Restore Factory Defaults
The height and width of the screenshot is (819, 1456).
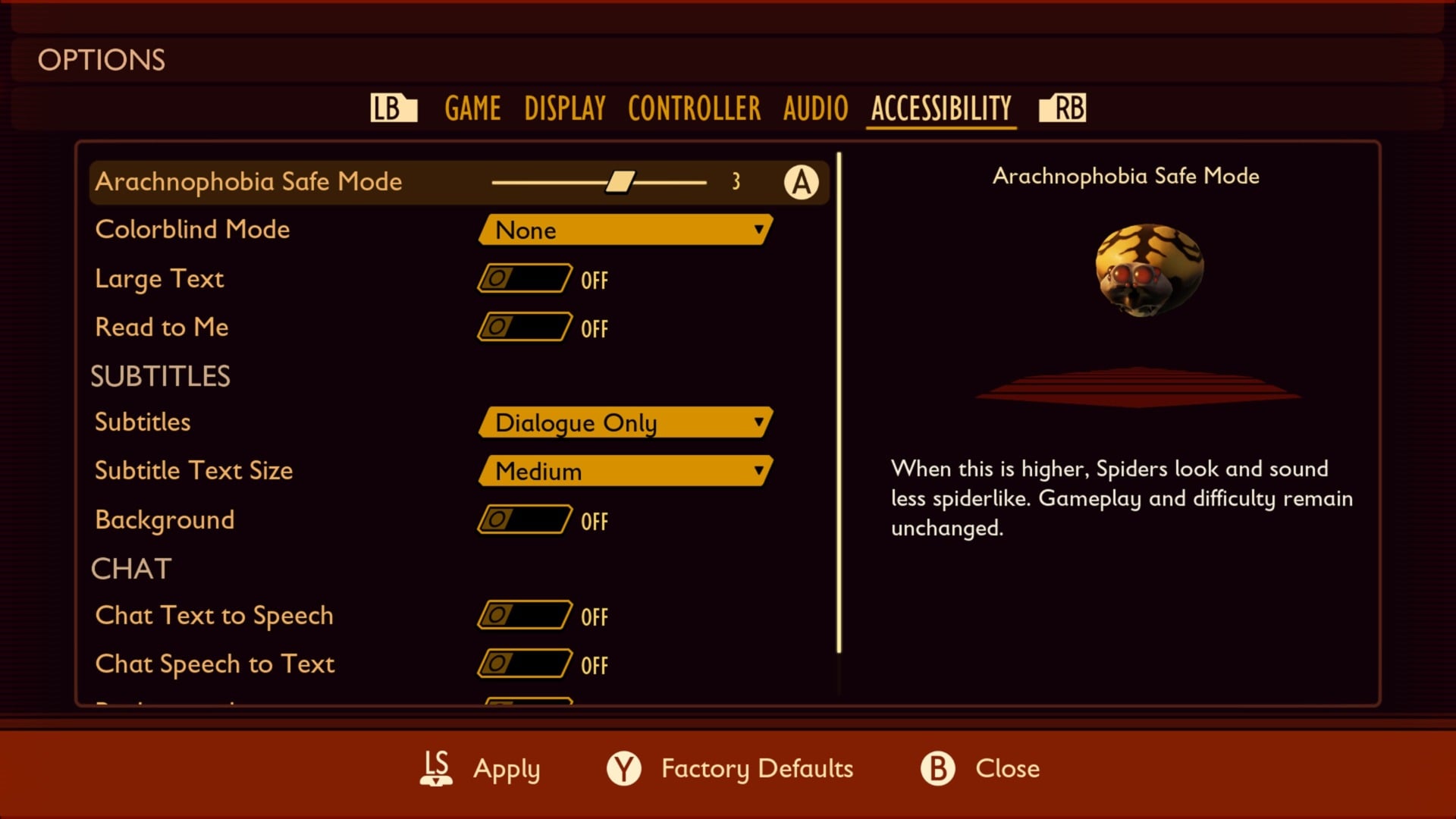point(730,768)
